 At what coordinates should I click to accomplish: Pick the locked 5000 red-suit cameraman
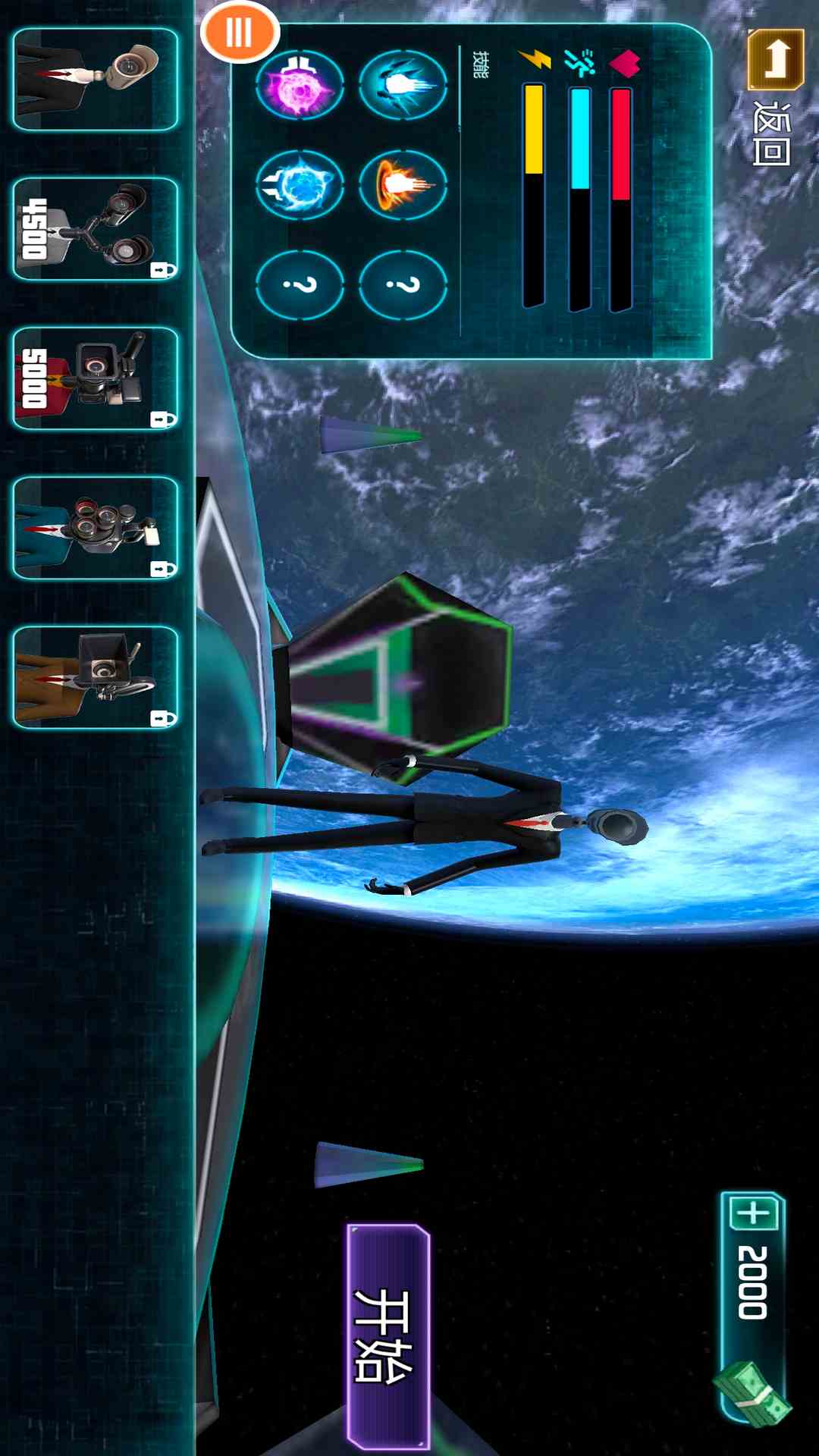coord(96,378)
